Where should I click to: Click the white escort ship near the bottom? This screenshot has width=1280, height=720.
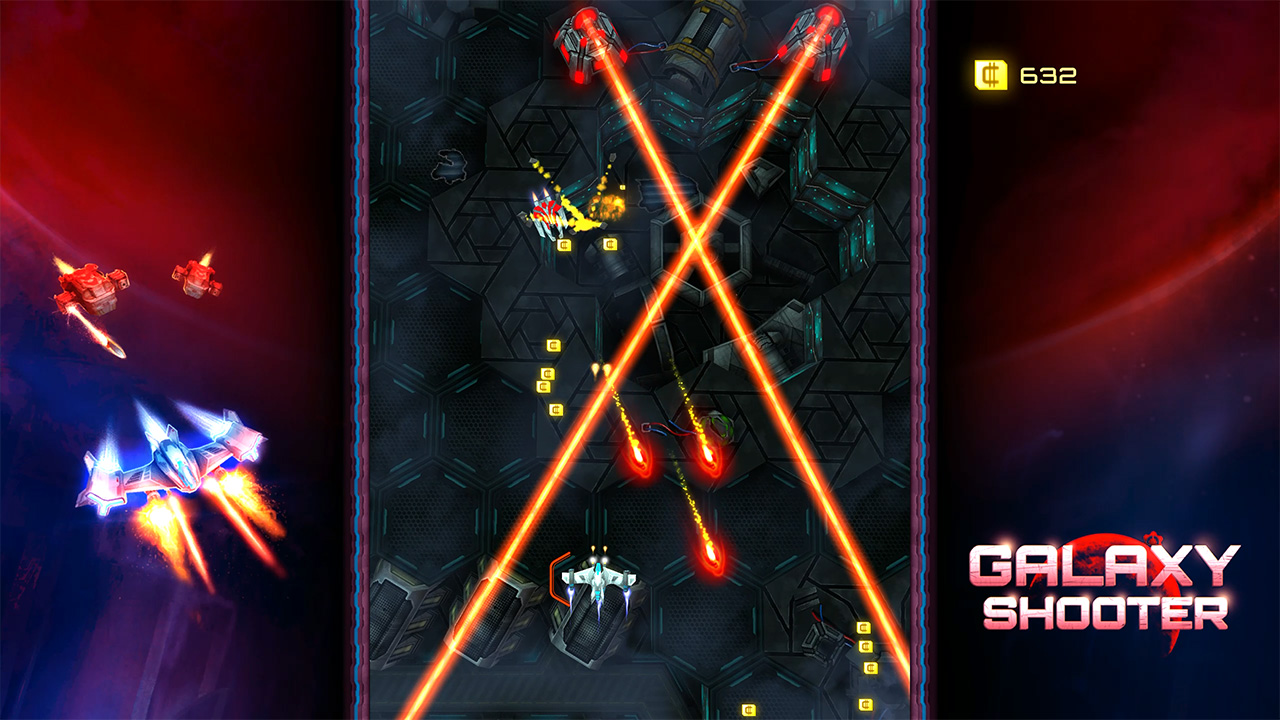(x=597, y=578)
